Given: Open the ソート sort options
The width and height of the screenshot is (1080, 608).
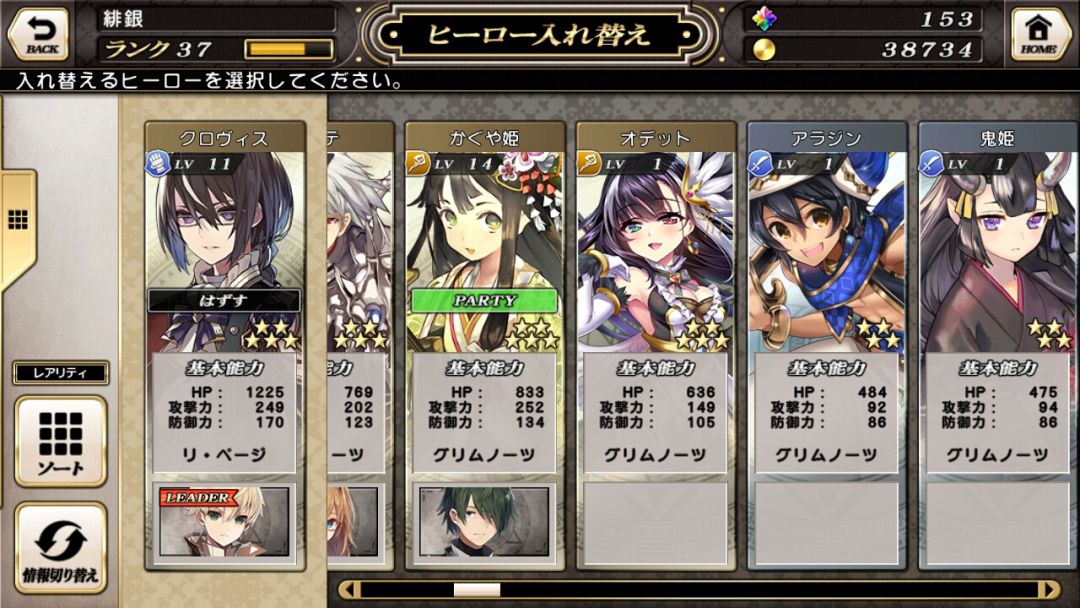Looking at the screenshot, I should (60, 441).
